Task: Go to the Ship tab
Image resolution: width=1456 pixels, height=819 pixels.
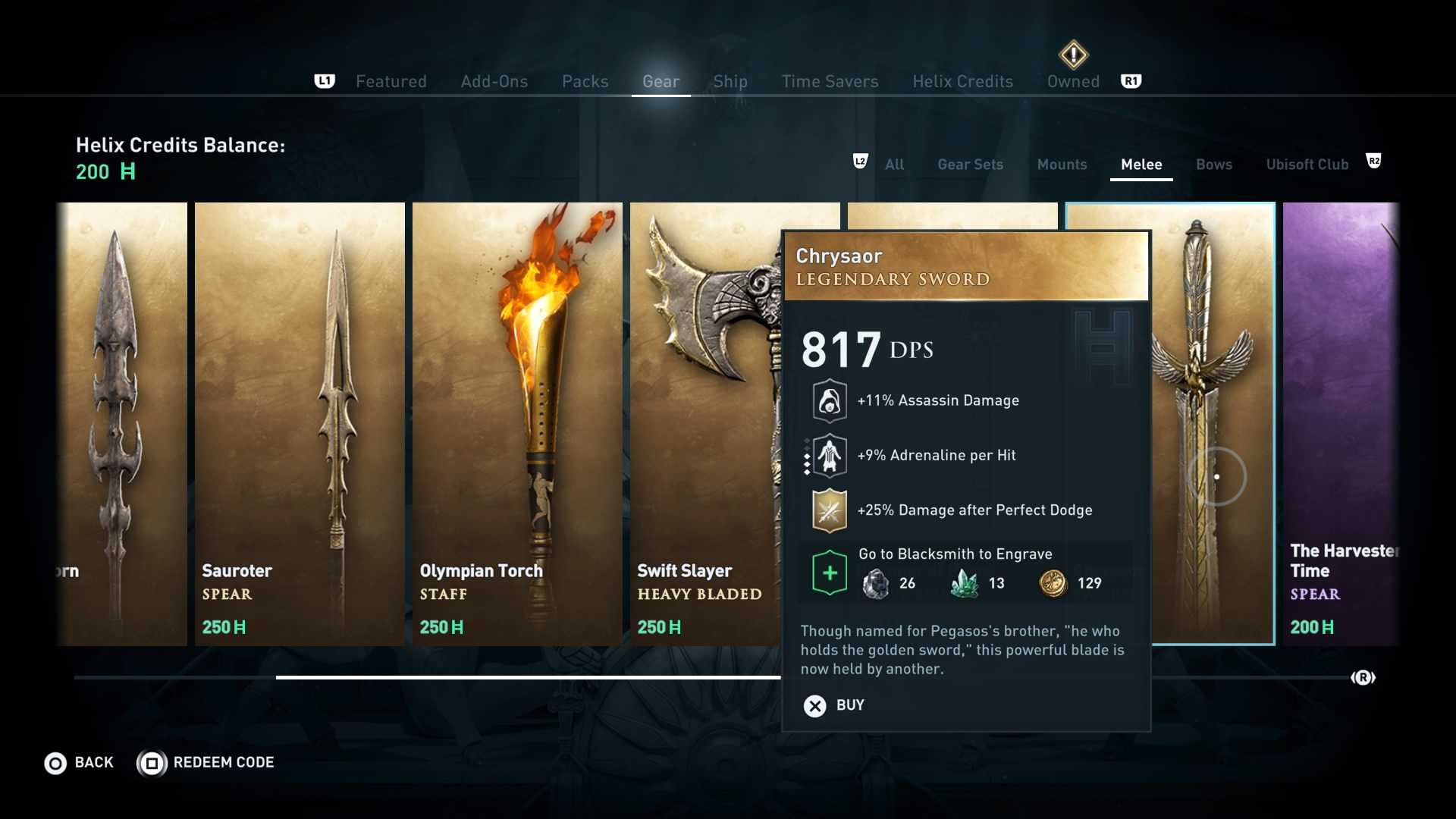Action: click(x=730, y=81)
